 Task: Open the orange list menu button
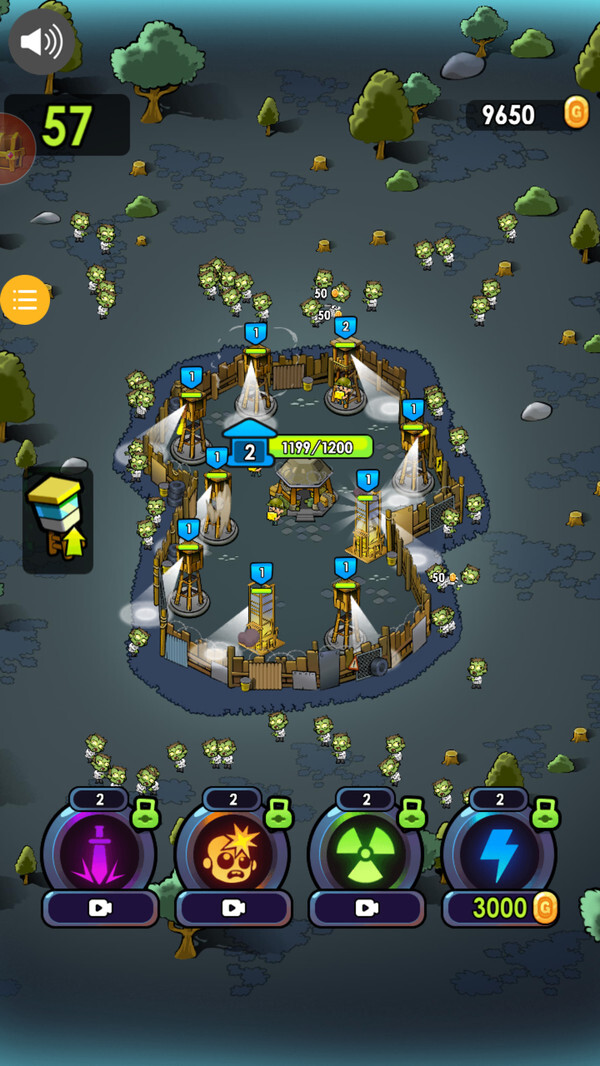pyautogui.click(x=25, y=300)
